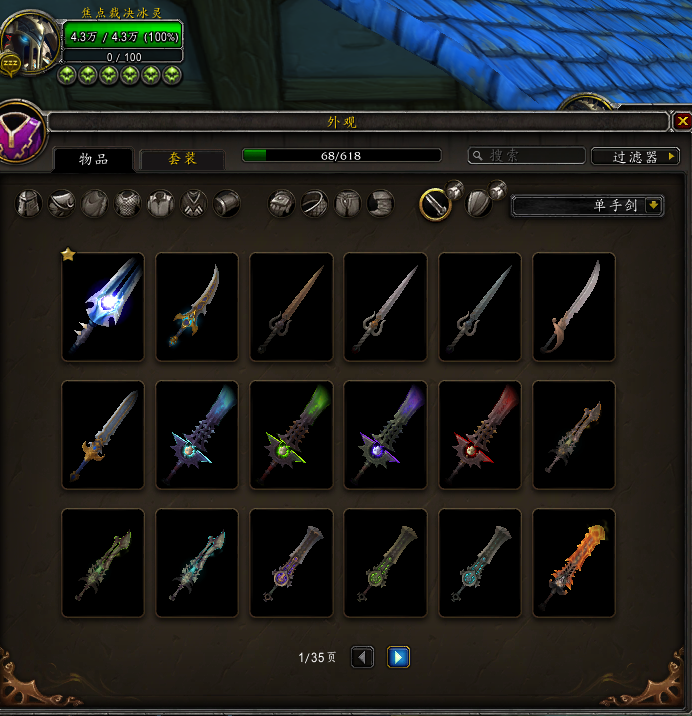Switch to the 套装 sets tab
This screenshot has width=692, height=716.
pyautogui.click(x=182, y=159)
